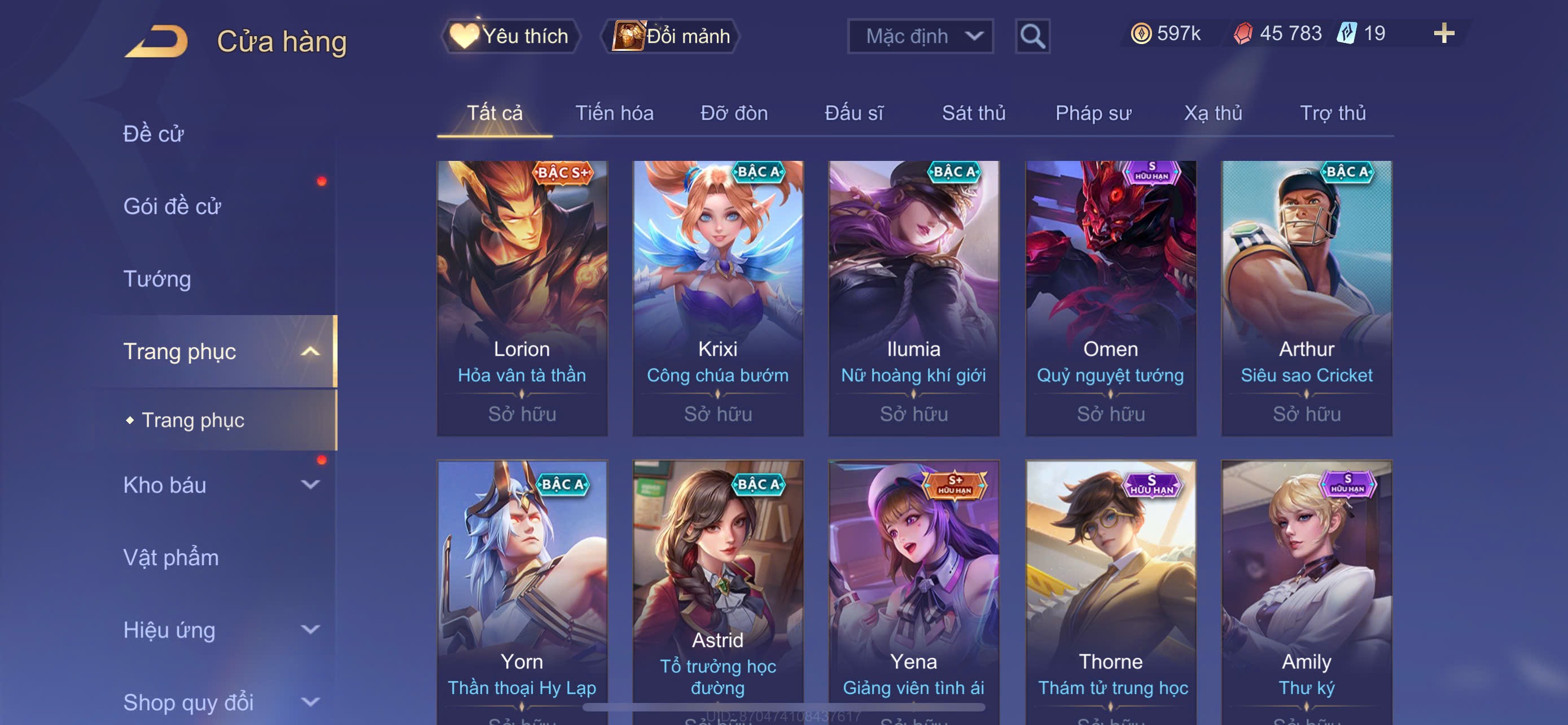This screenshot has height=725, width=1568.
Task: Show the Sát thủ skin category
Action: point(973,113)
